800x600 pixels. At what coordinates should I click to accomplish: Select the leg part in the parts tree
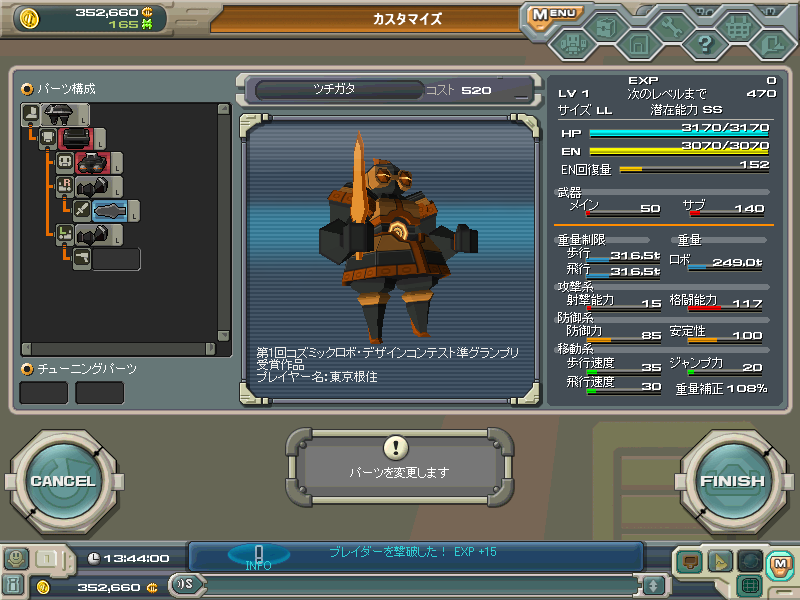tap(60, 115)
